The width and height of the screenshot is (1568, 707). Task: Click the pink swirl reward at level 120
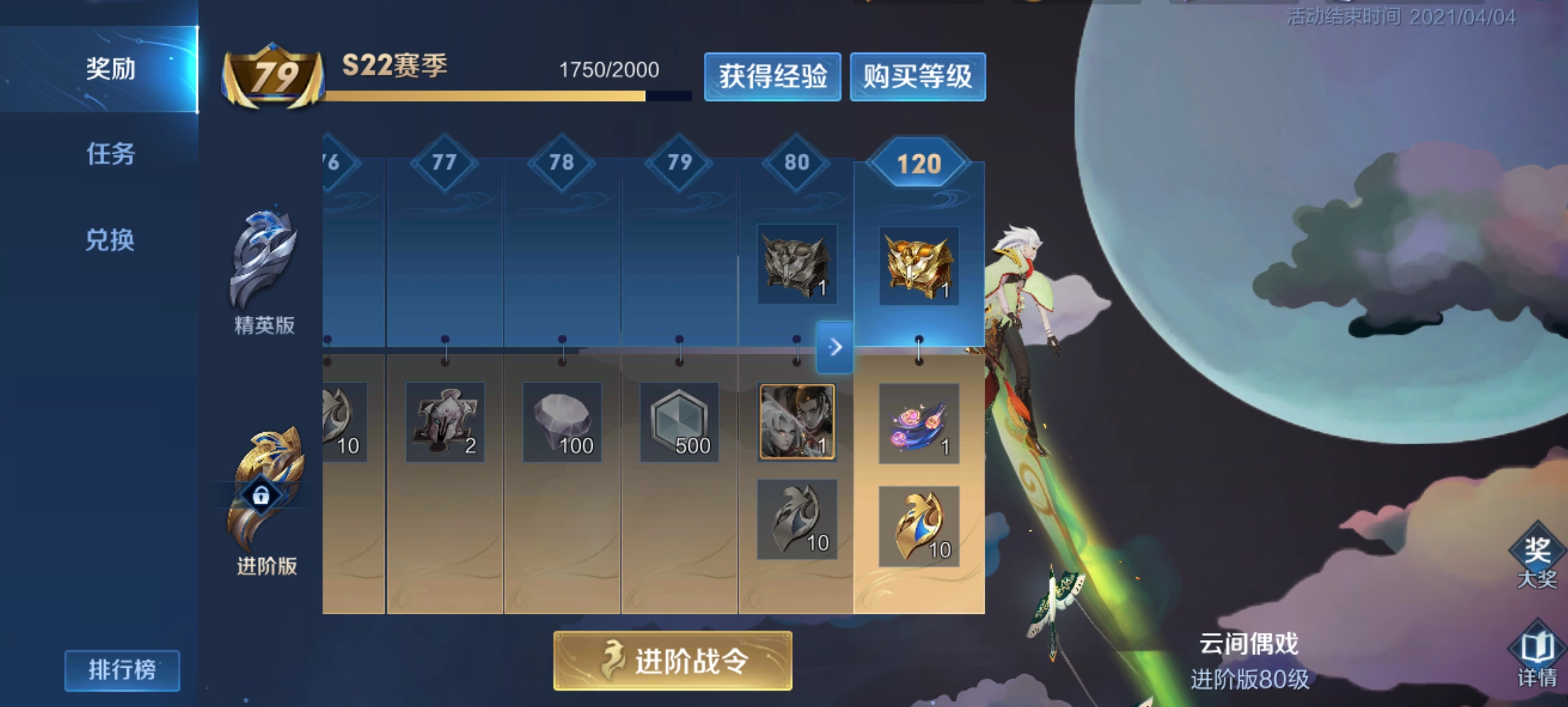918,424
